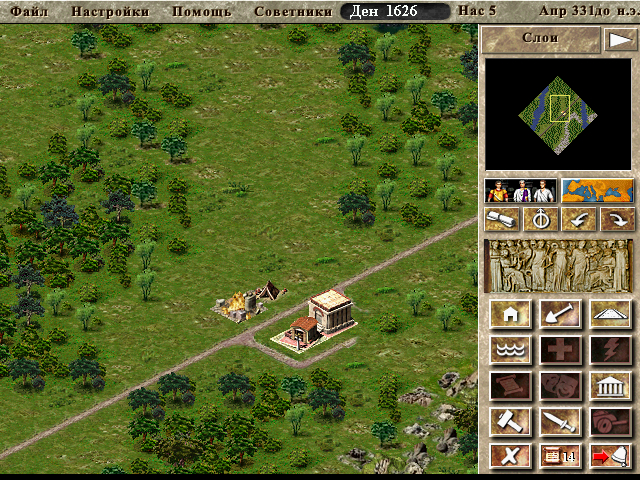Collapse the sidebar with the arrow button
Image resolution: width=640 pixels, height=480 pixels.
(619, 39)
